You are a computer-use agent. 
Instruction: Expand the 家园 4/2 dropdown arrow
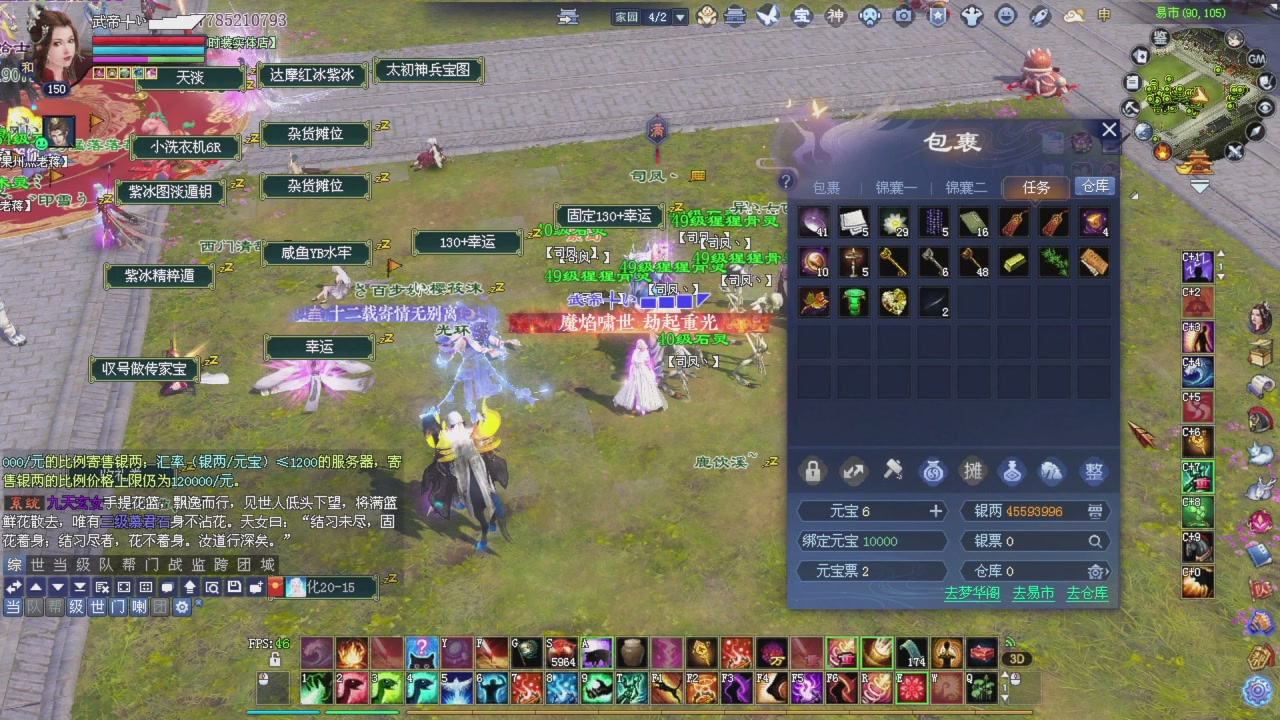678,16
